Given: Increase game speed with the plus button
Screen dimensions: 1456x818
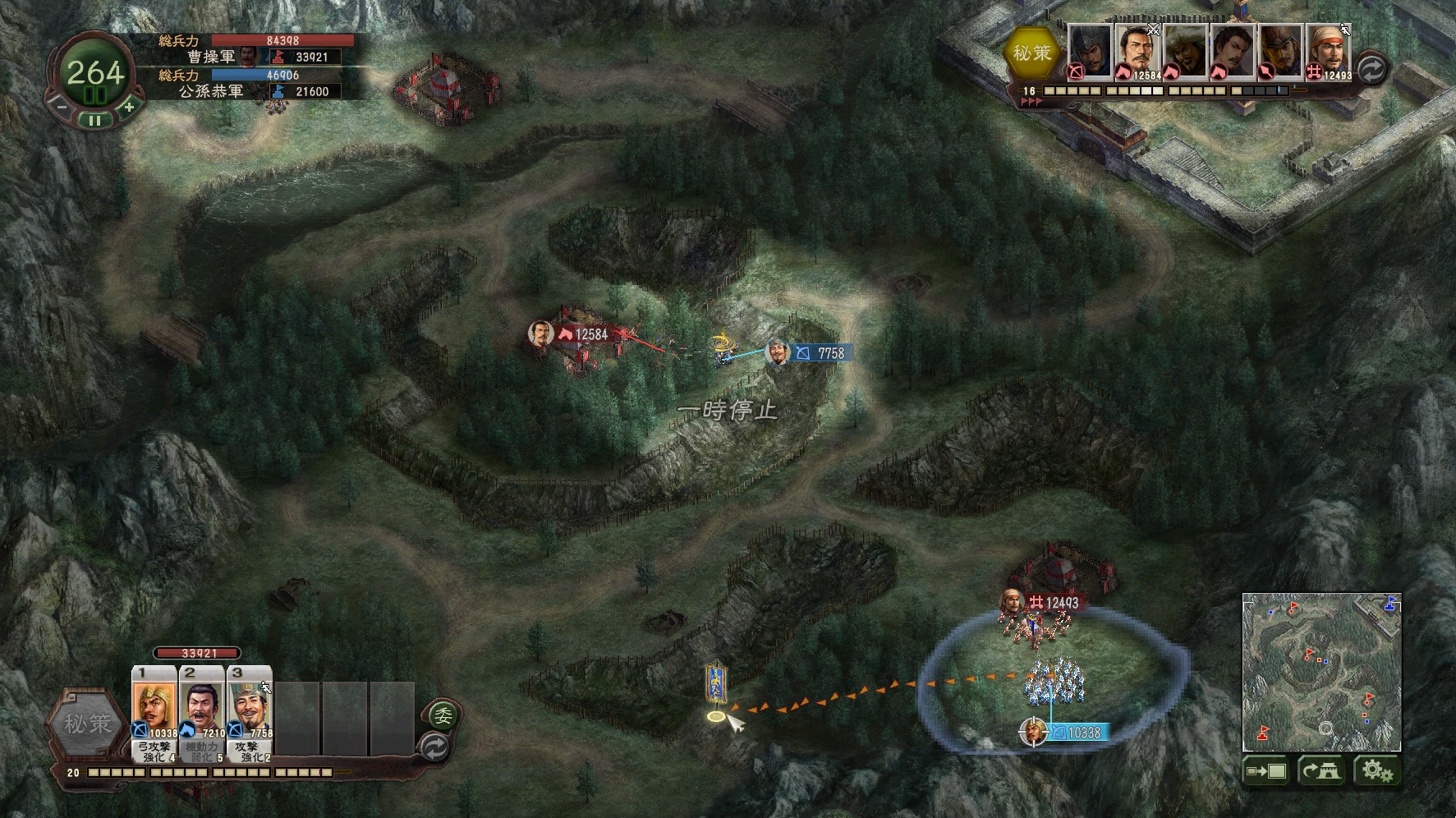Looking at the screenshot, I should 128,106.
